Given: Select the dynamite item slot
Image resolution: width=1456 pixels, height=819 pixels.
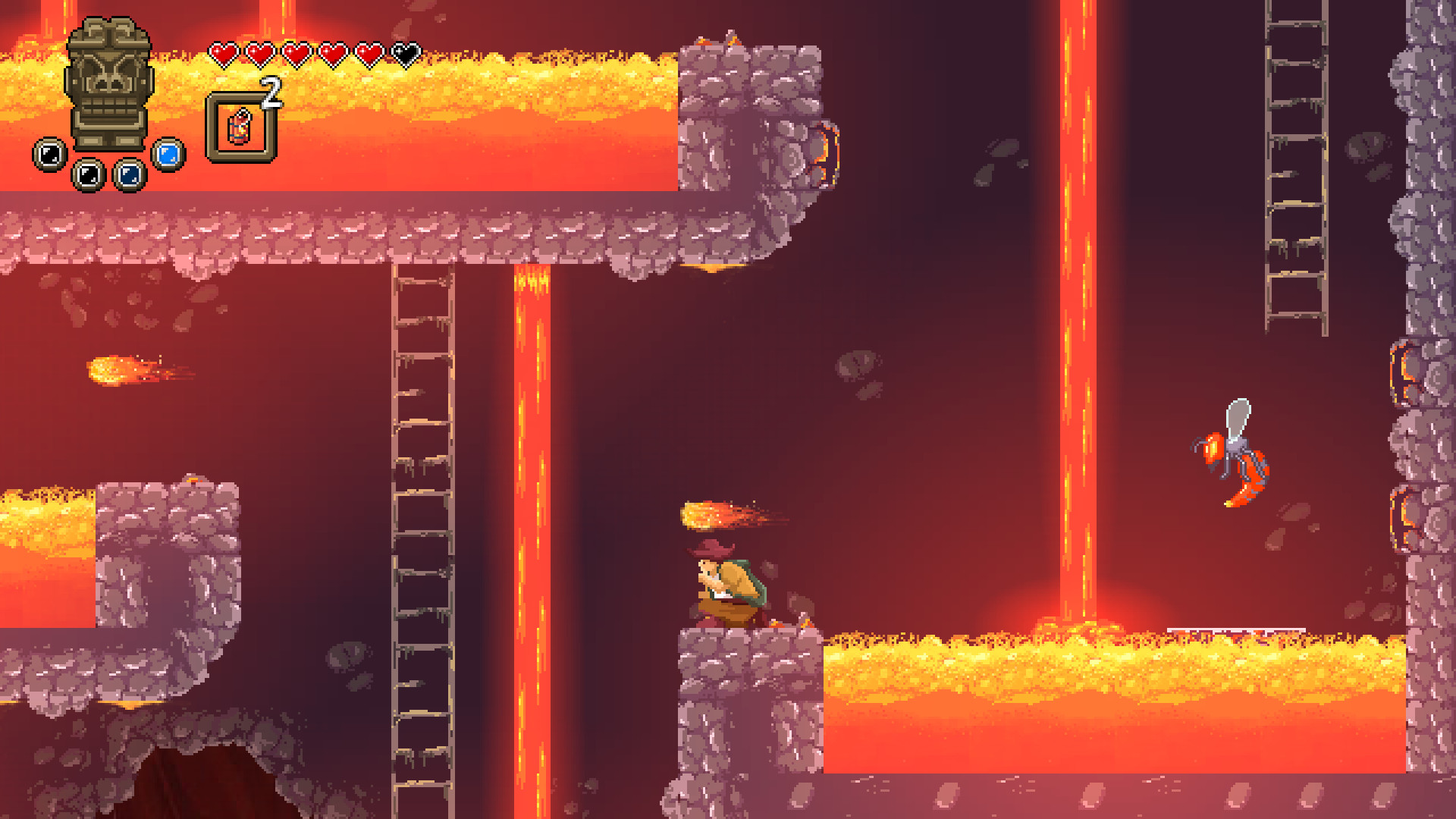Looking at the screenshot, I should [241, 127].
